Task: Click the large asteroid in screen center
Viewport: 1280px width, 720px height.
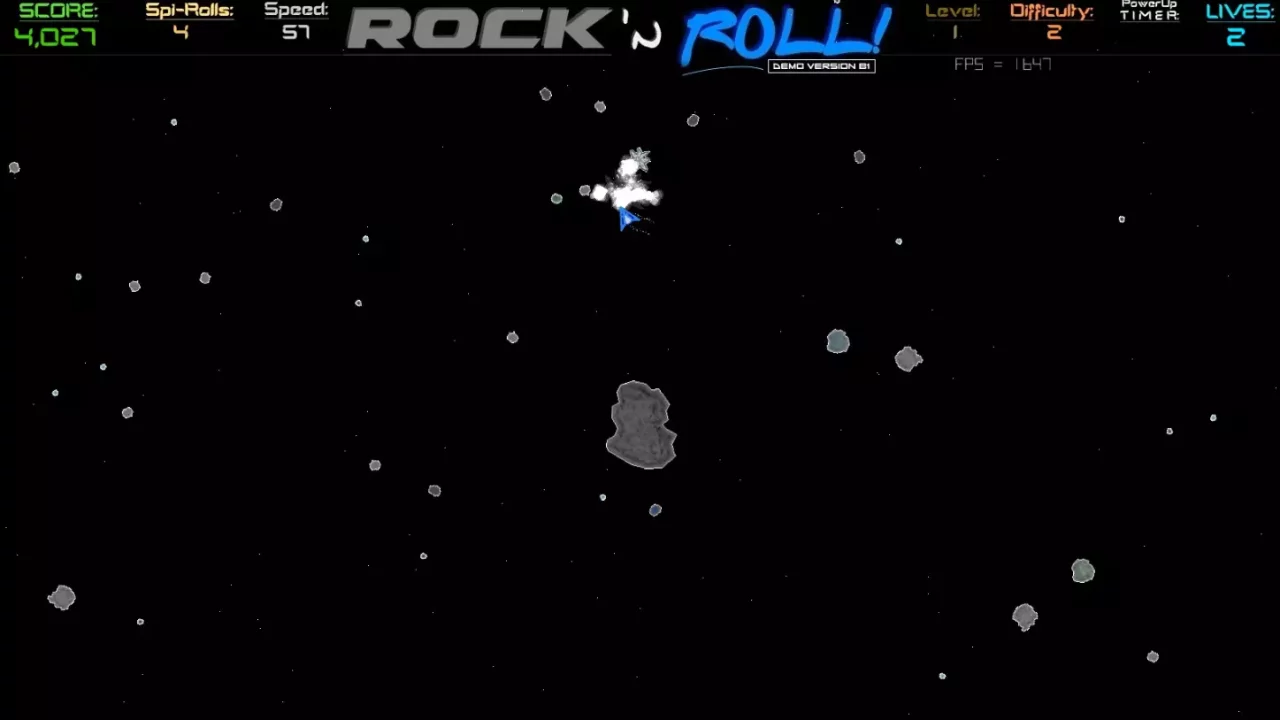Action: 640,425
